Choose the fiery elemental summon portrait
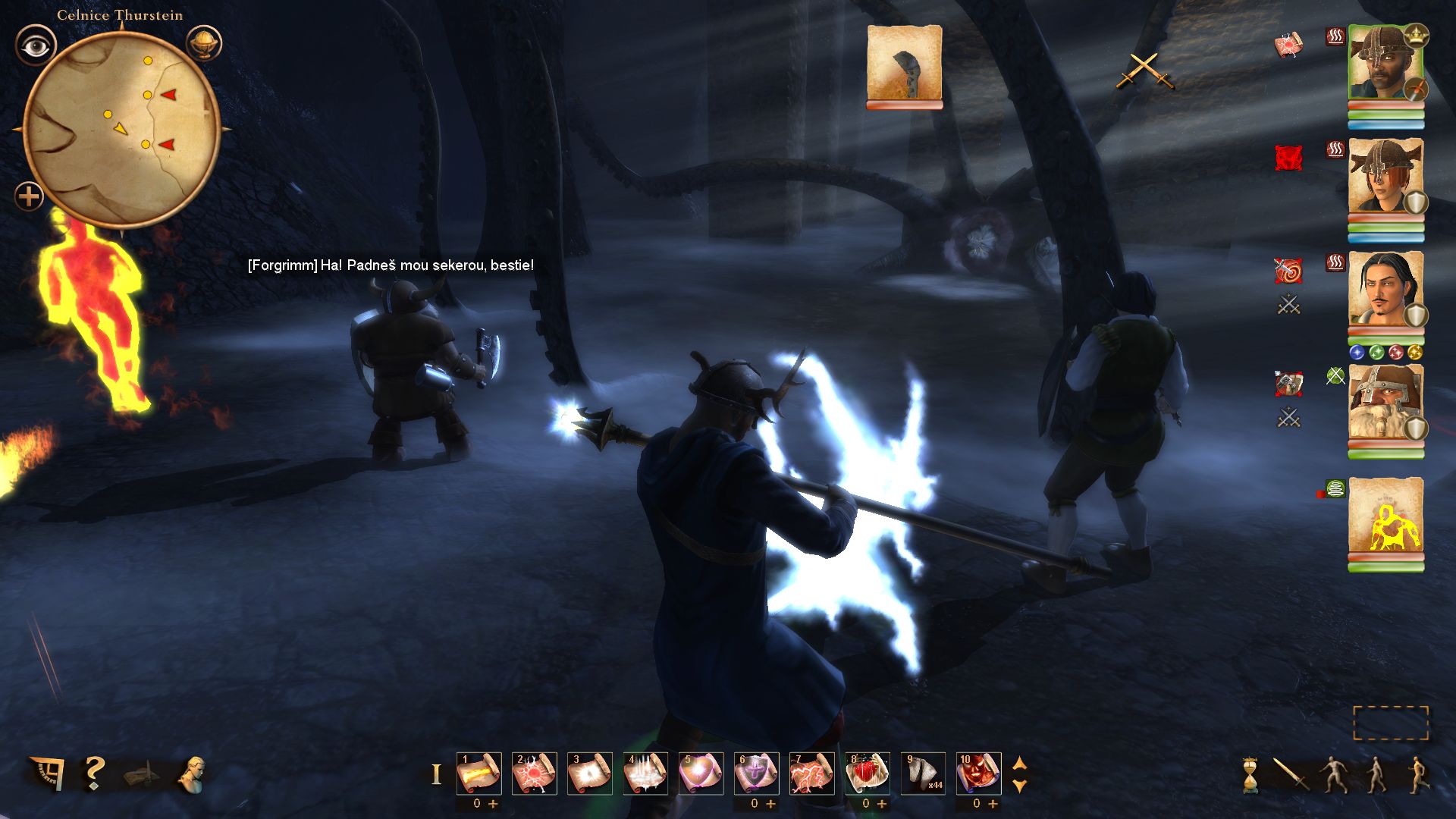This screenshot has height=819, width=1456. click(x=1385, y=516)
